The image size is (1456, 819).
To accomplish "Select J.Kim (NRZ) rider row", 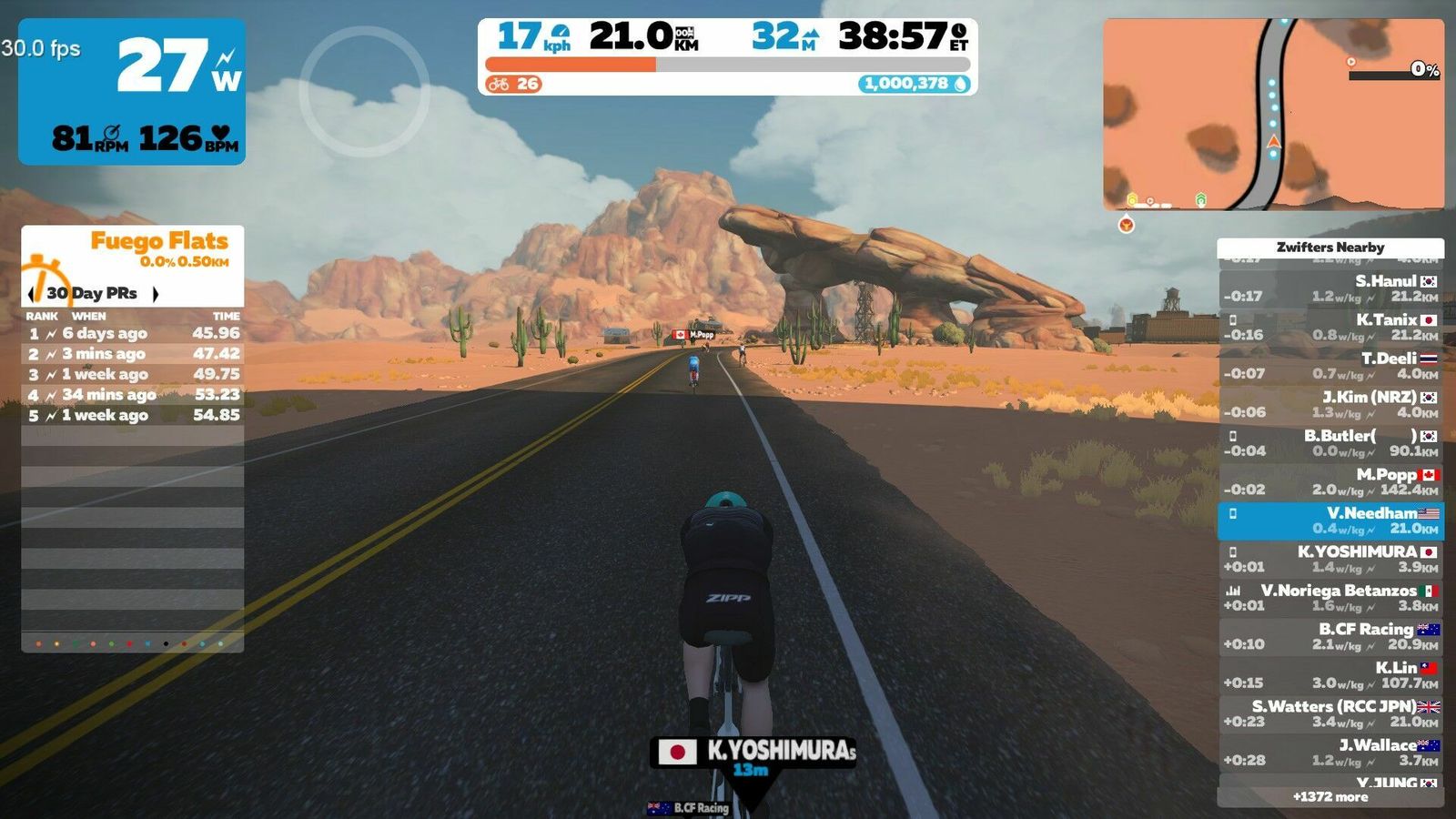I will point(1330,404).
